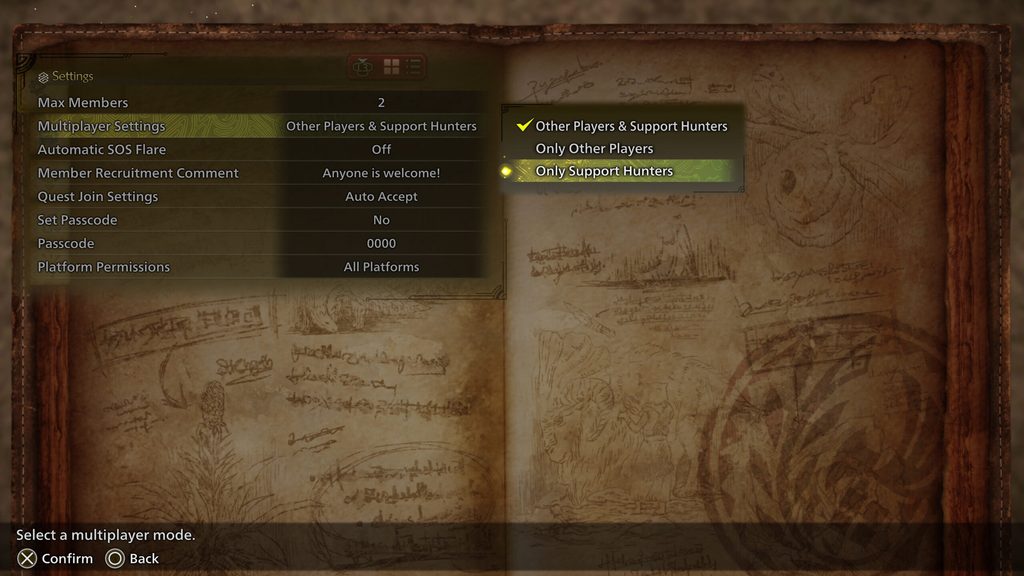Edit the Member Recruitment Comment
1024x576 pixels.
pos(258,173)
